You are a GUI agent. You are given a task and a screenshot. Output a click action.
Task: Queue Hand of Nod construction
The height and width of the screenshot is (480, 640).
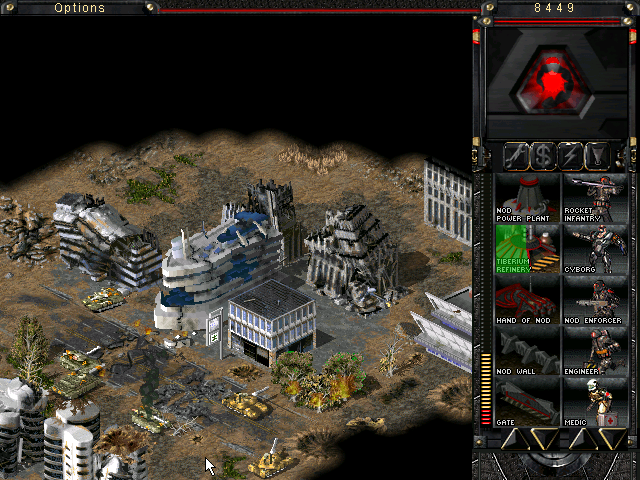(526, 300)
